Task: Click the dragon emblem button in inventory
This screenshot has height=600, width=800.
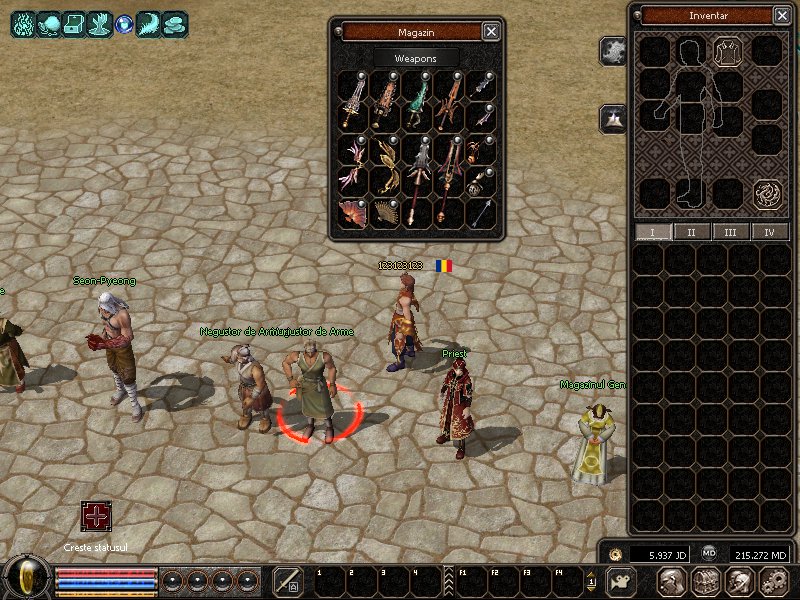Action: [768, 192]
